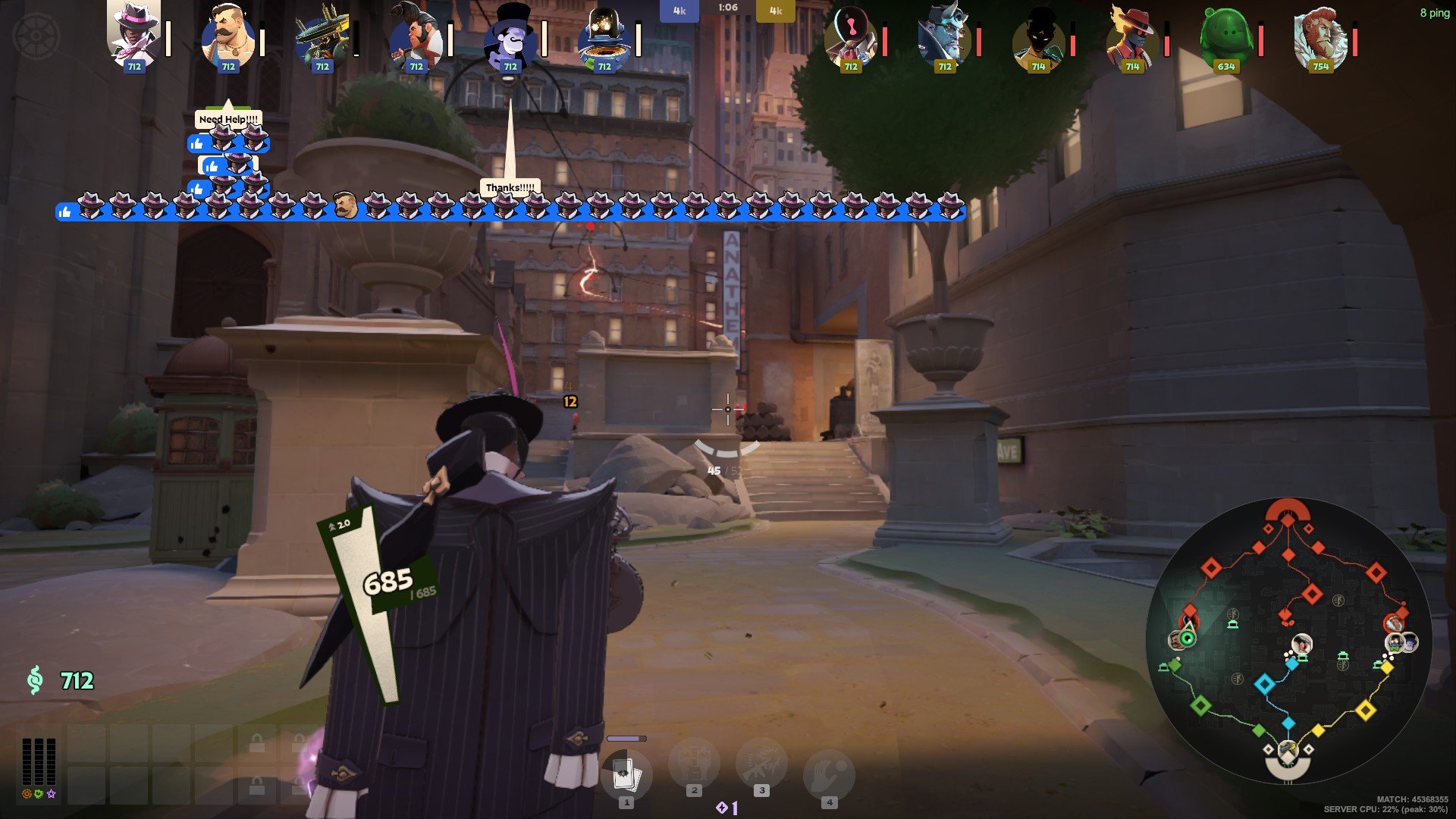Activate the playing cards ability

tap(626, 775)
